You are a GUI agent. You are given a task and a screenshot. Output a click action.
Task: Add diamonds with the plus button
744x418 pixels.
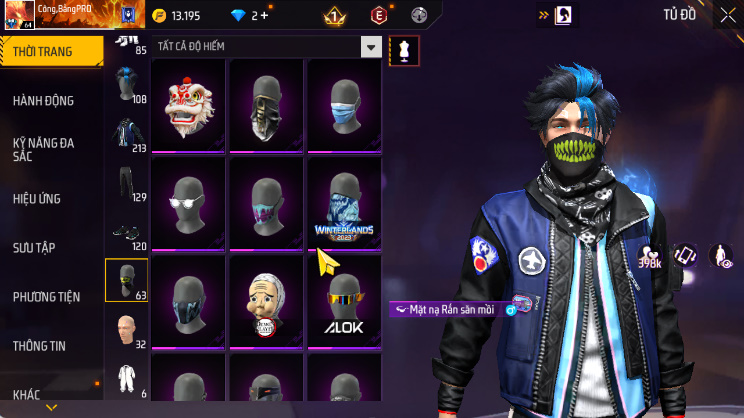tap(264, 15)
